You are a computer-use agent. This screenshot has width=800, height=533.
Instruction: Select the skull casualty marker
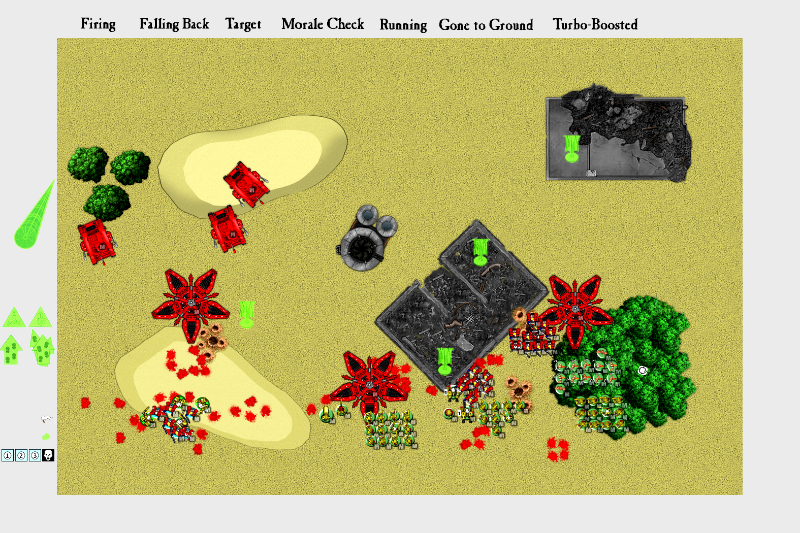coord(48,456)
